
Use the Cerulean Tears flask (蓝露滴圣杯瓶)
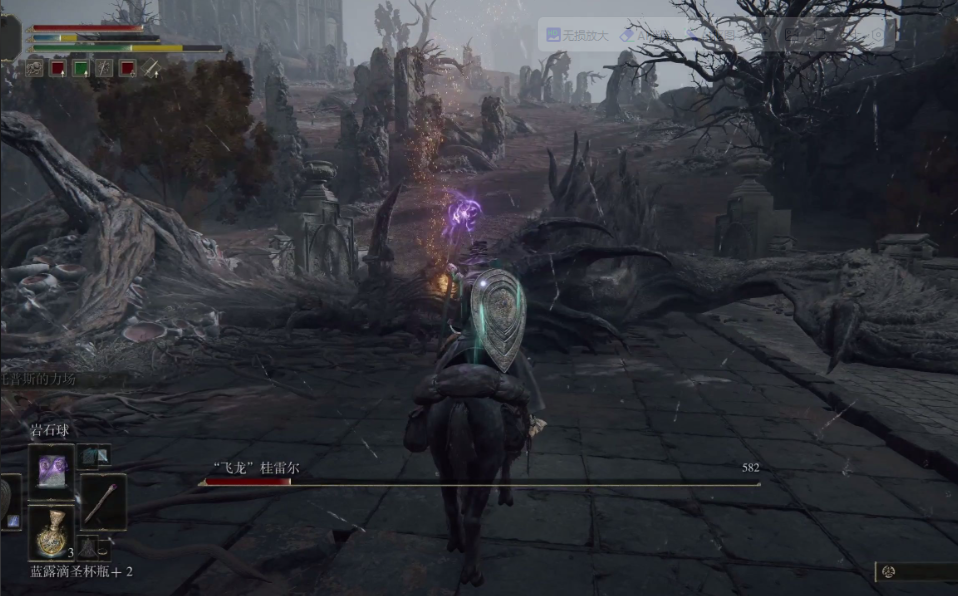coord(50,532)
